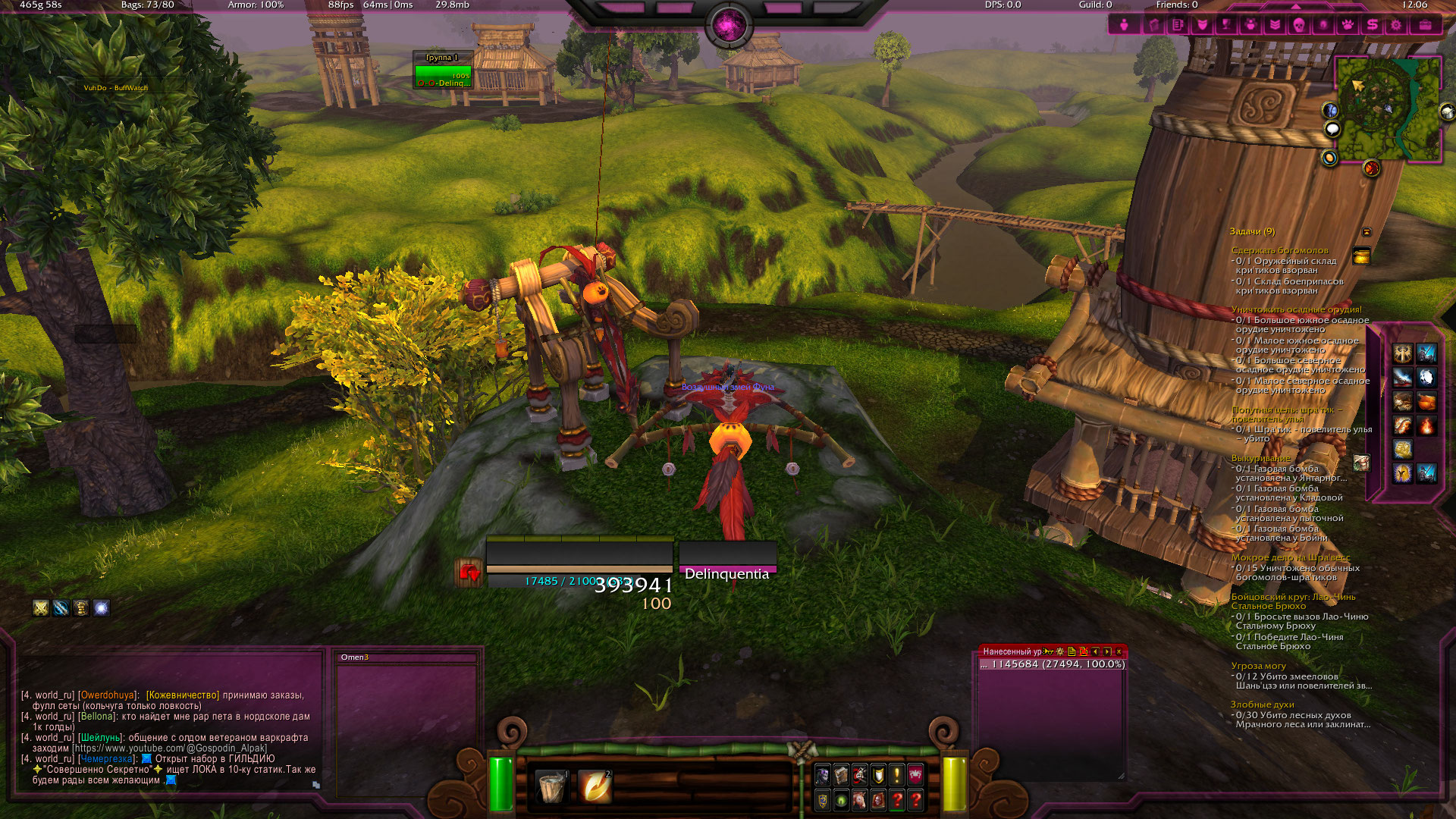Click the speech bubble button beside the minimap
The width and height of the screenshot is (1456, 819).
(x=1332, y=129)
